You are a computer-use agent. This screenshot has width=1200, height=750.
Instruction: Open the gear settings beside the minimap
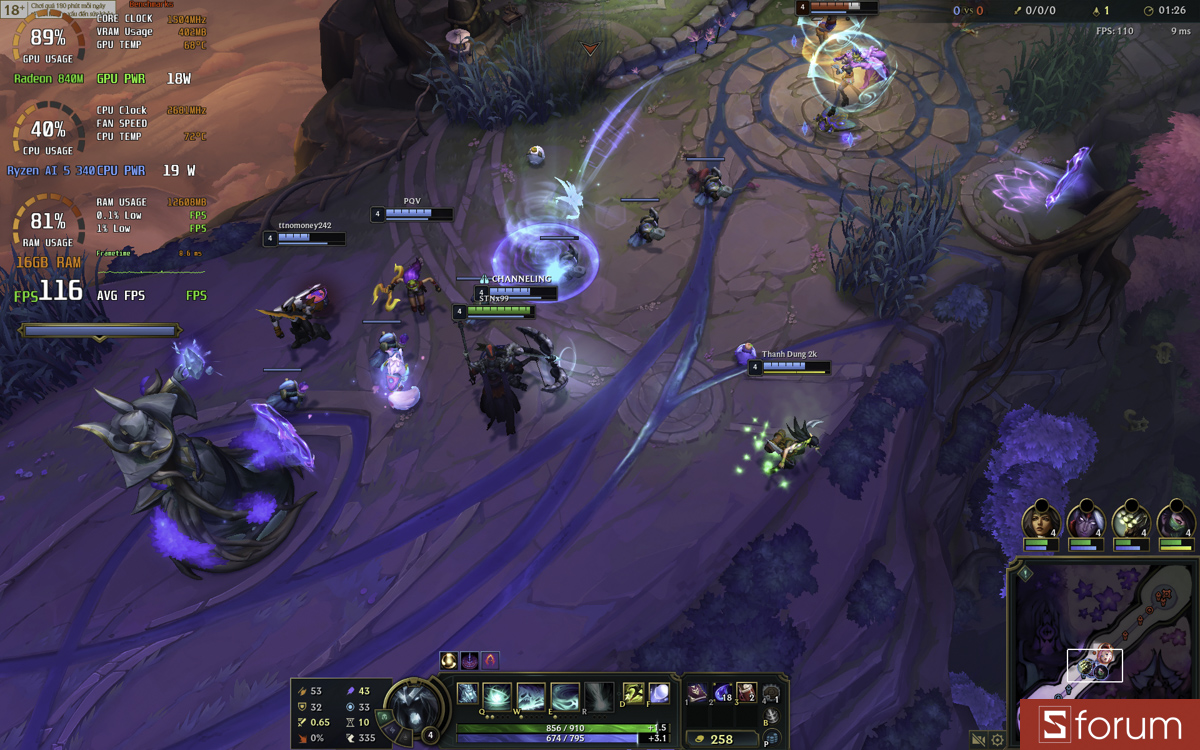click(997, 740)
